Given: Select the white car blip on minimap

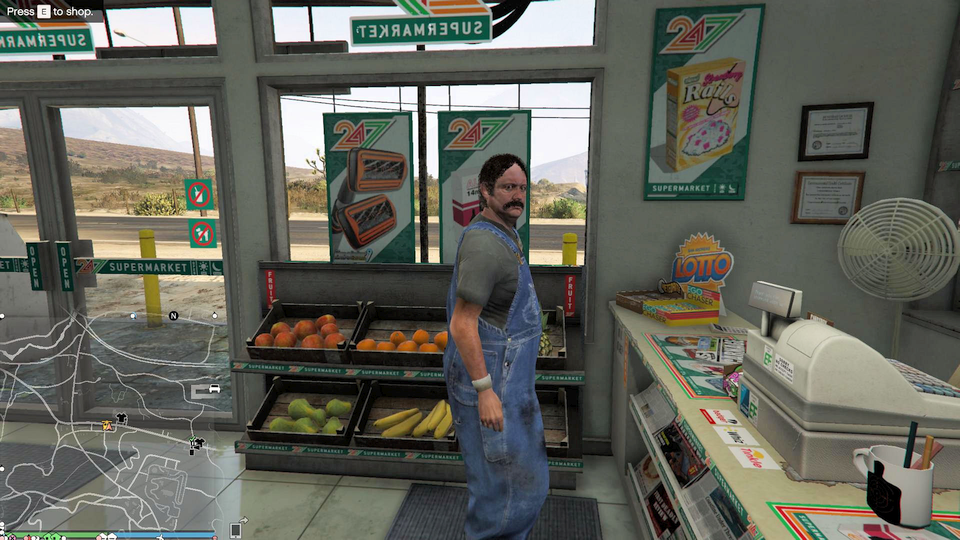Looking at the screenshot, I should (213, 388).
